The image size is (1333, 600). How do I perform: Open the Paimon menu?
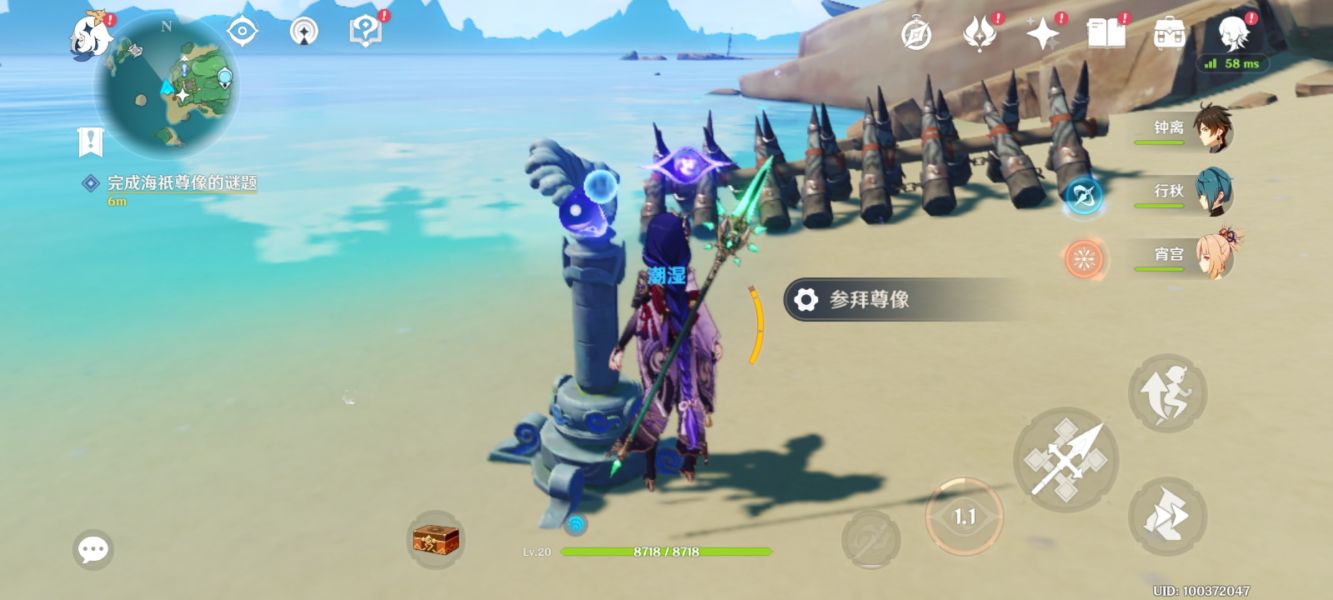(x=90, y=37)
